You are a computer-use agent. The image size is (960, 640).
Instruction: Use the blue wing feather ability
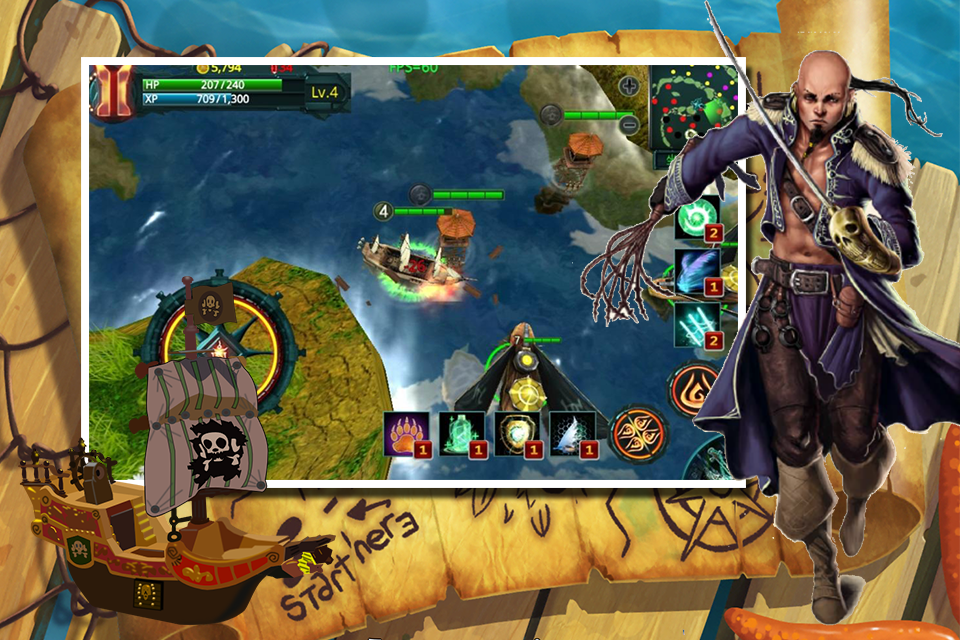[697, 270]
